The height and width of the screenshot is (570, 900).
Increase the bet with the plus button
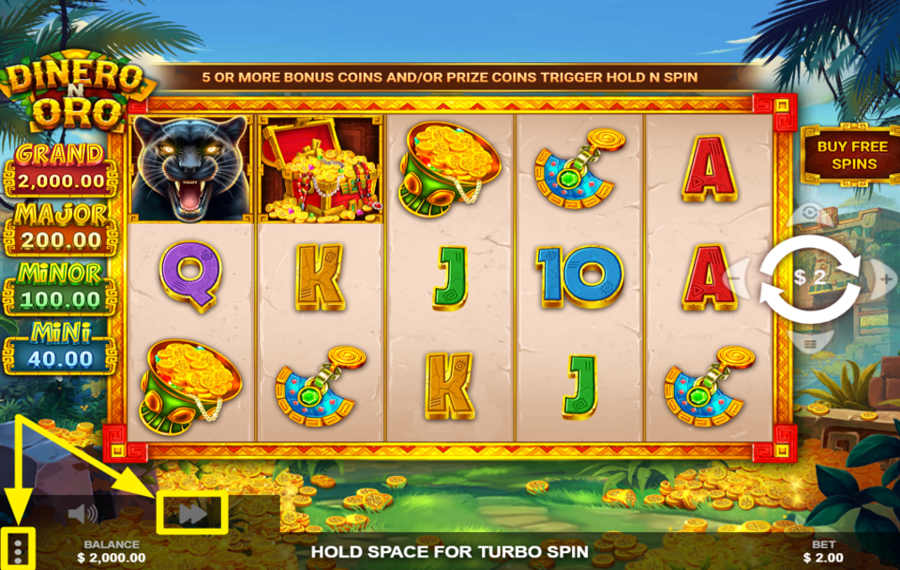click(886, 277)
